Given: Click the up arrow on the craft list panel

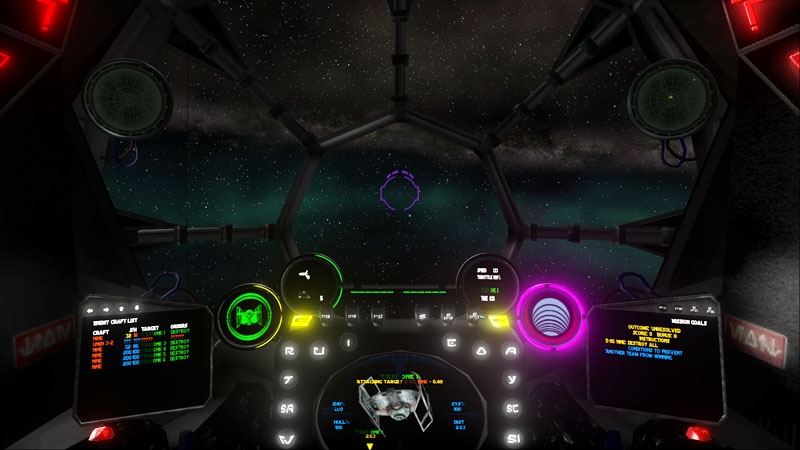Looking at the screenshot, I should [123, 308].
